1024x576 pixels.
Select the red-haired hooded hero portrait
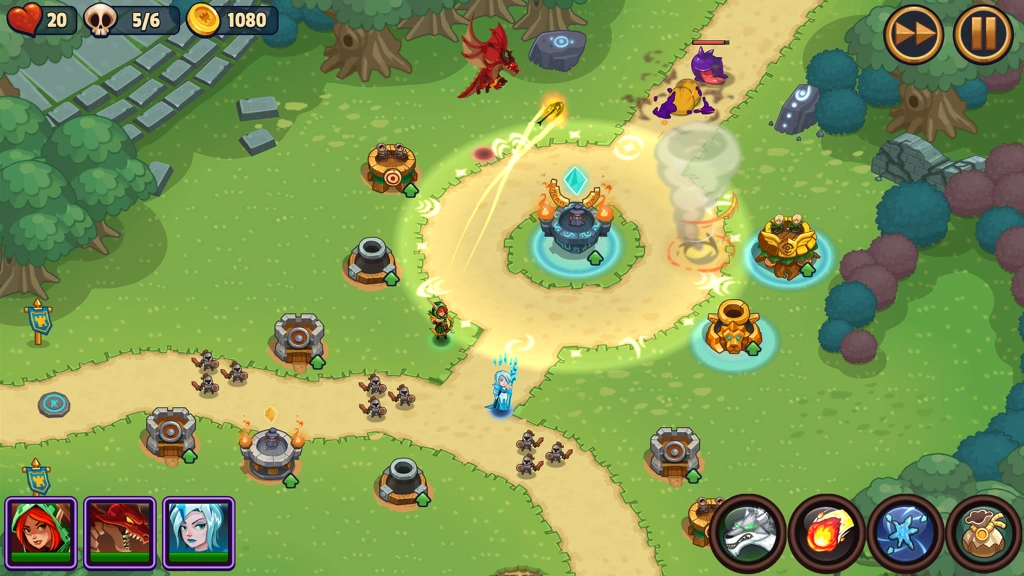[41, 532]
